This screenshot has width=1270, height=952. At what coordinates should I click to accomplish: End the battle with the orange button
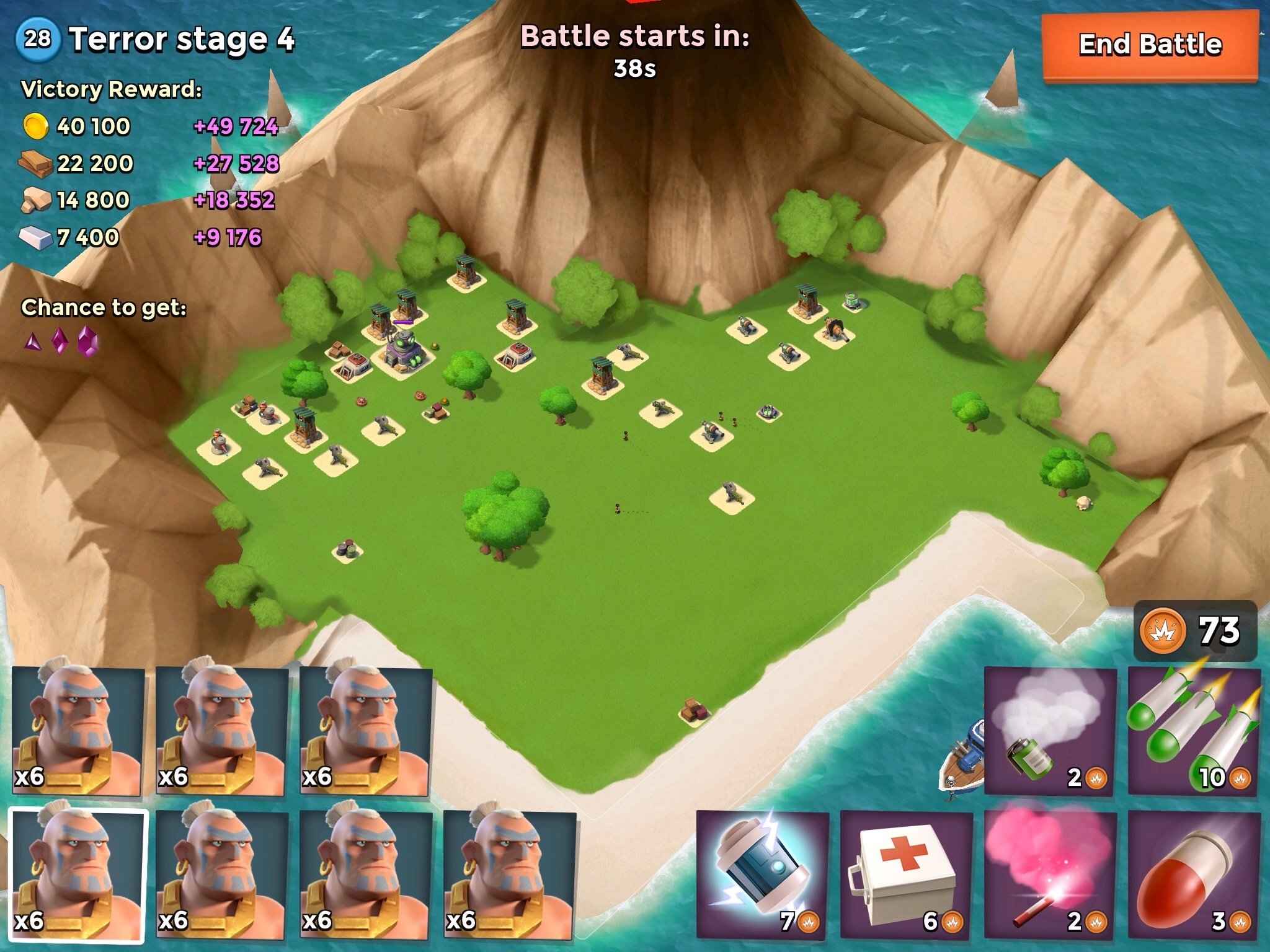[1150, 45]
